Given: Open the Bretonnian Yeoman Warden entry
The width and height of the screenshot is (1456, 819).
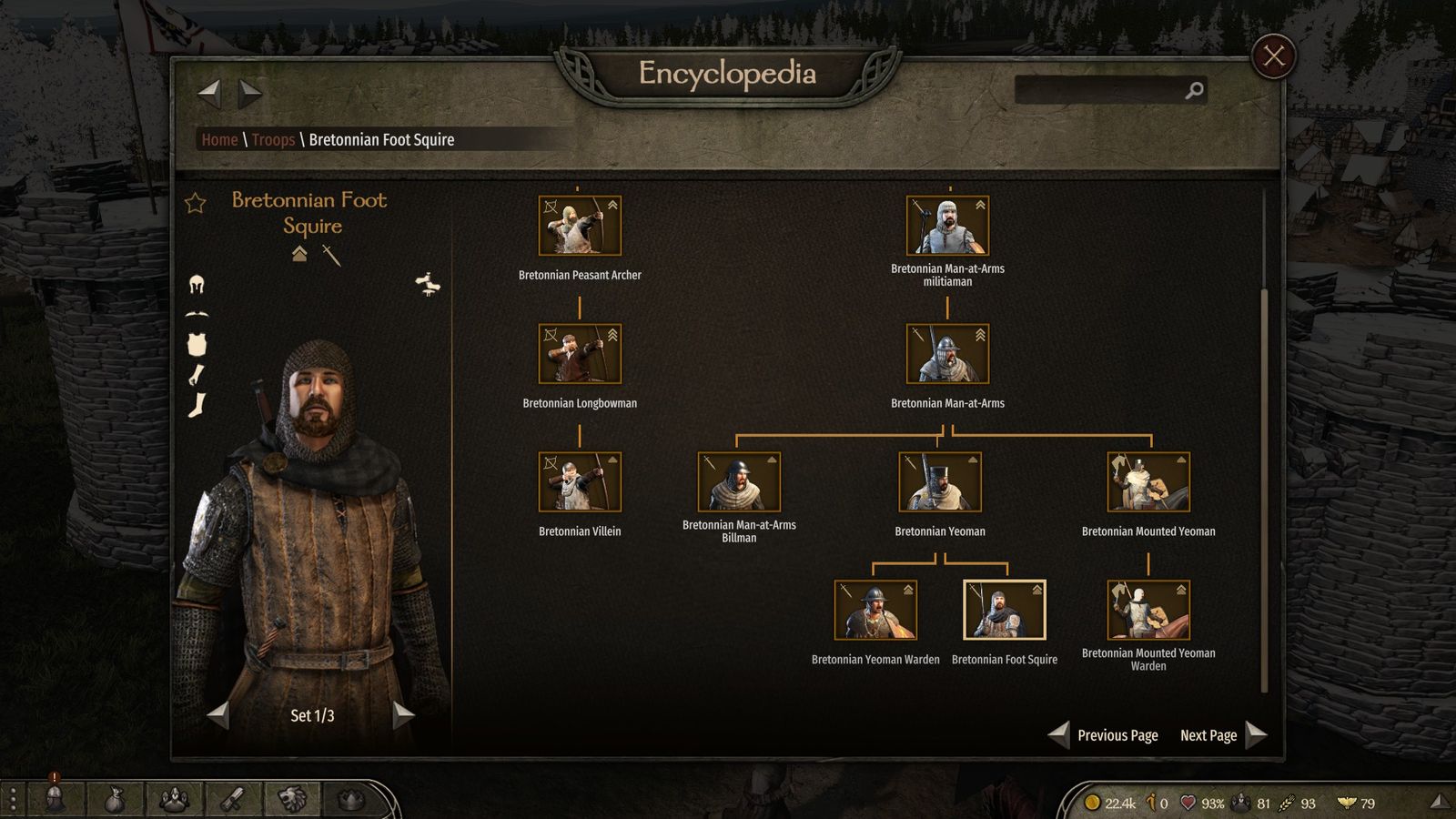Looking at the screenshot, I should point(875,611).
